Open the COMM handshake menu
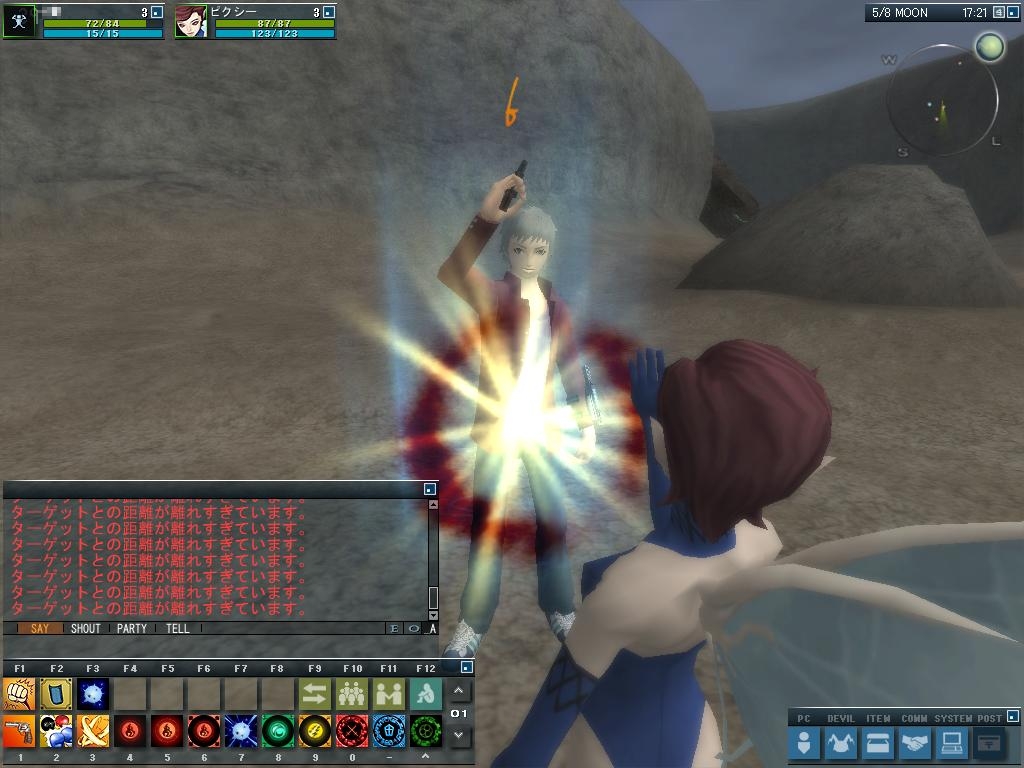 point(914,743)
